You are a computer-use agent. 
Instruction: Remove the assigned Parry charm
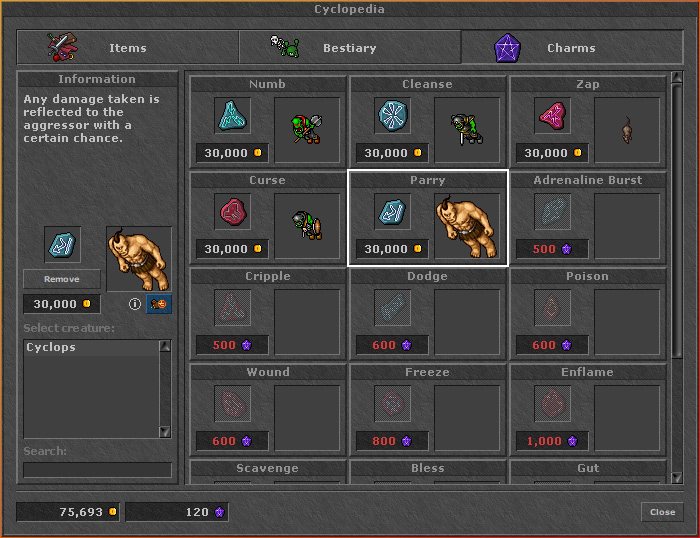coord(62,280)
